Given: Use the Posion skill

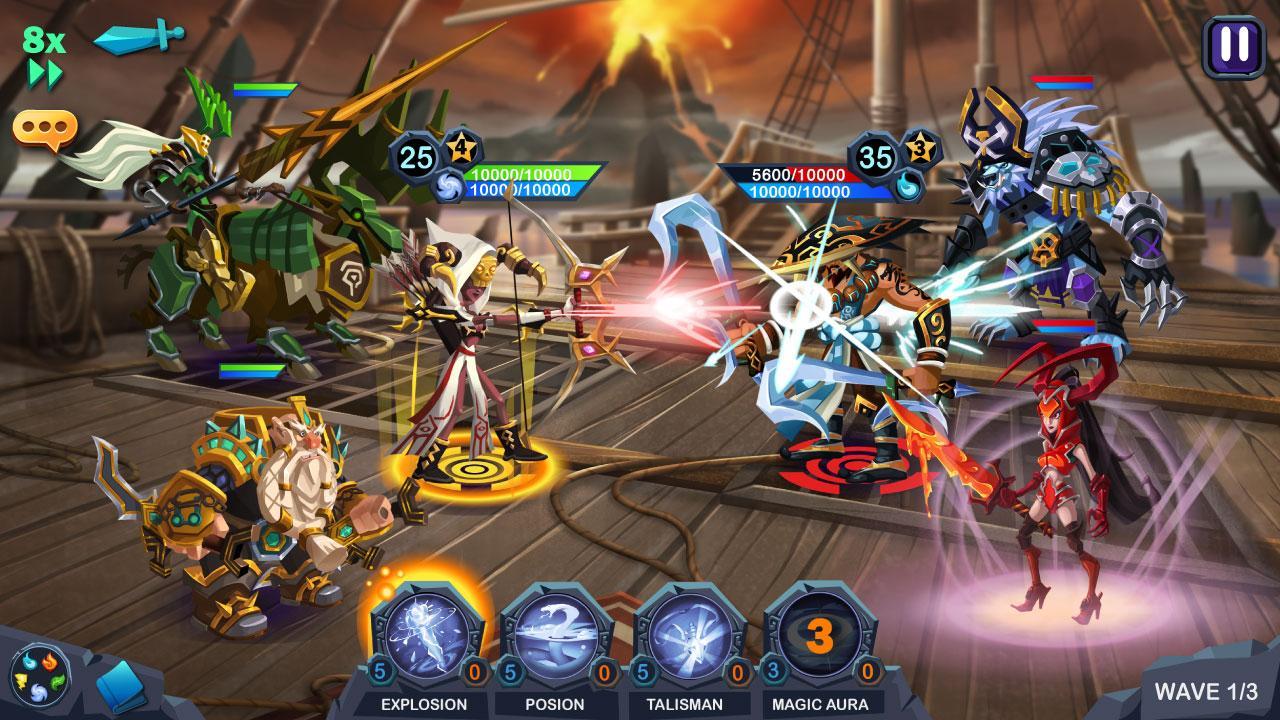Looking at the screenshot, I should point(556,637).
